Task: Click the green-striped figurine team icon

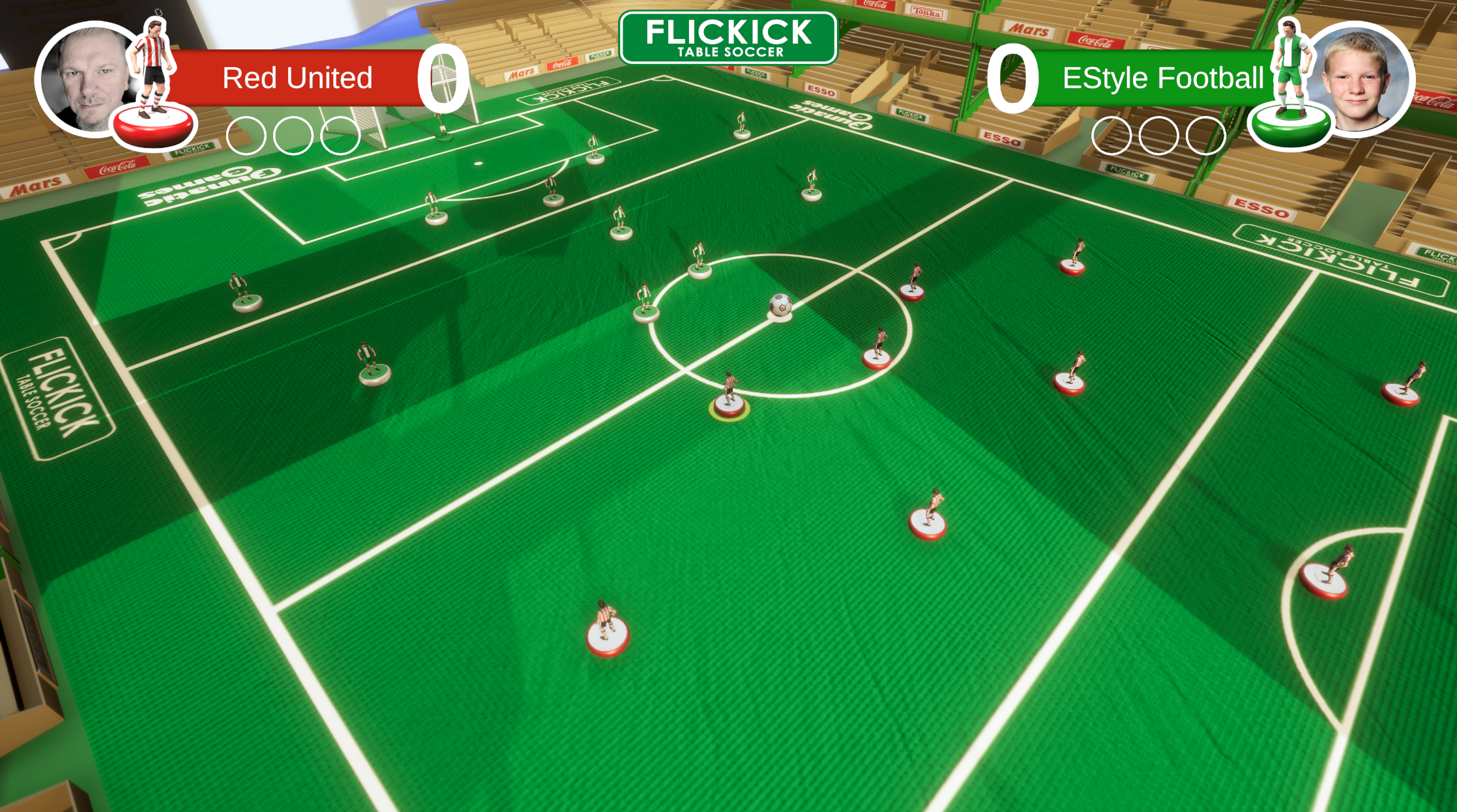Action: (x=1289, y=85)
